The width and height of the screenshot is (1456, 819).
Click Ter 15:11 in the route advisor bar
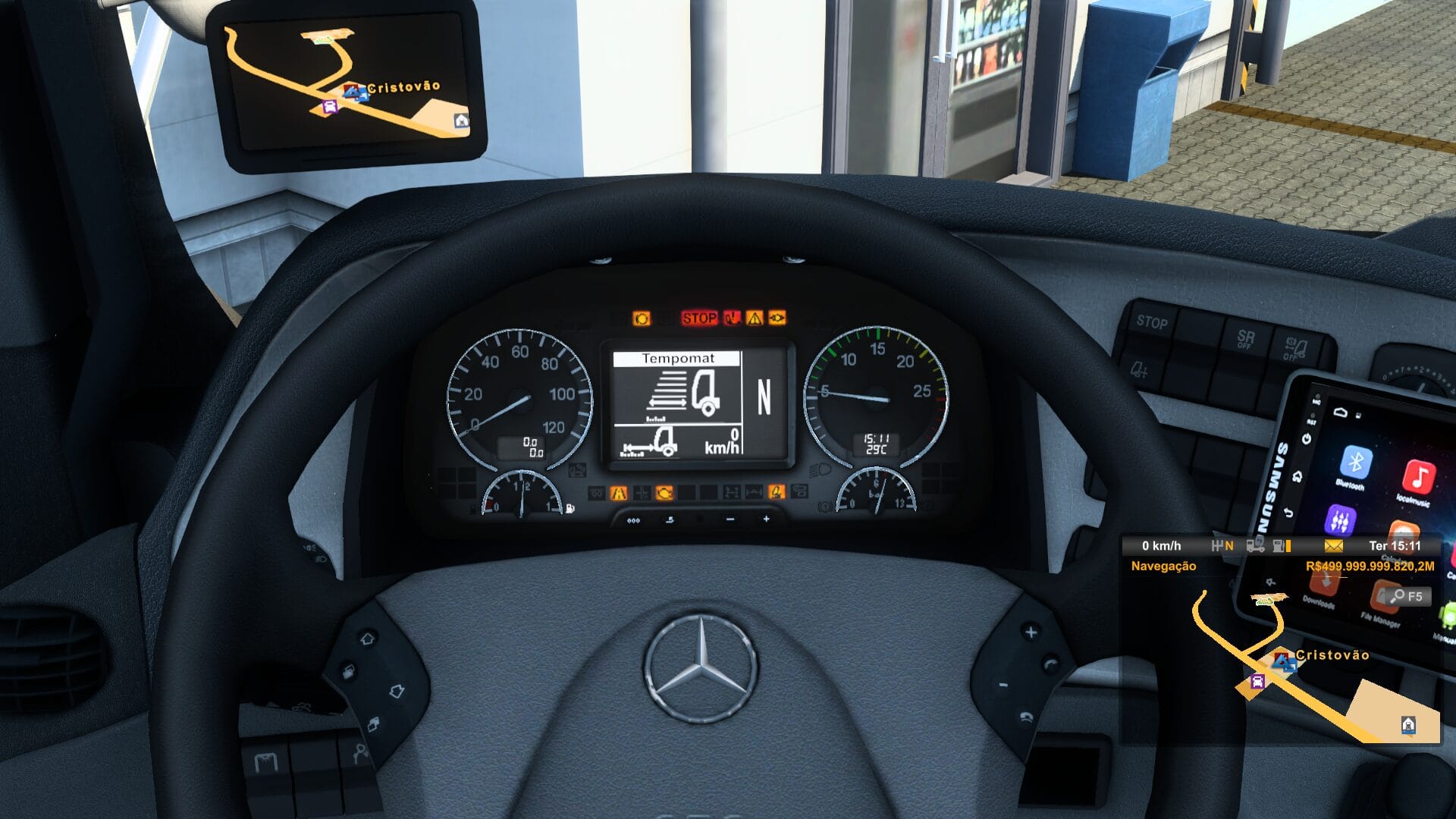tap(1395, 545)
